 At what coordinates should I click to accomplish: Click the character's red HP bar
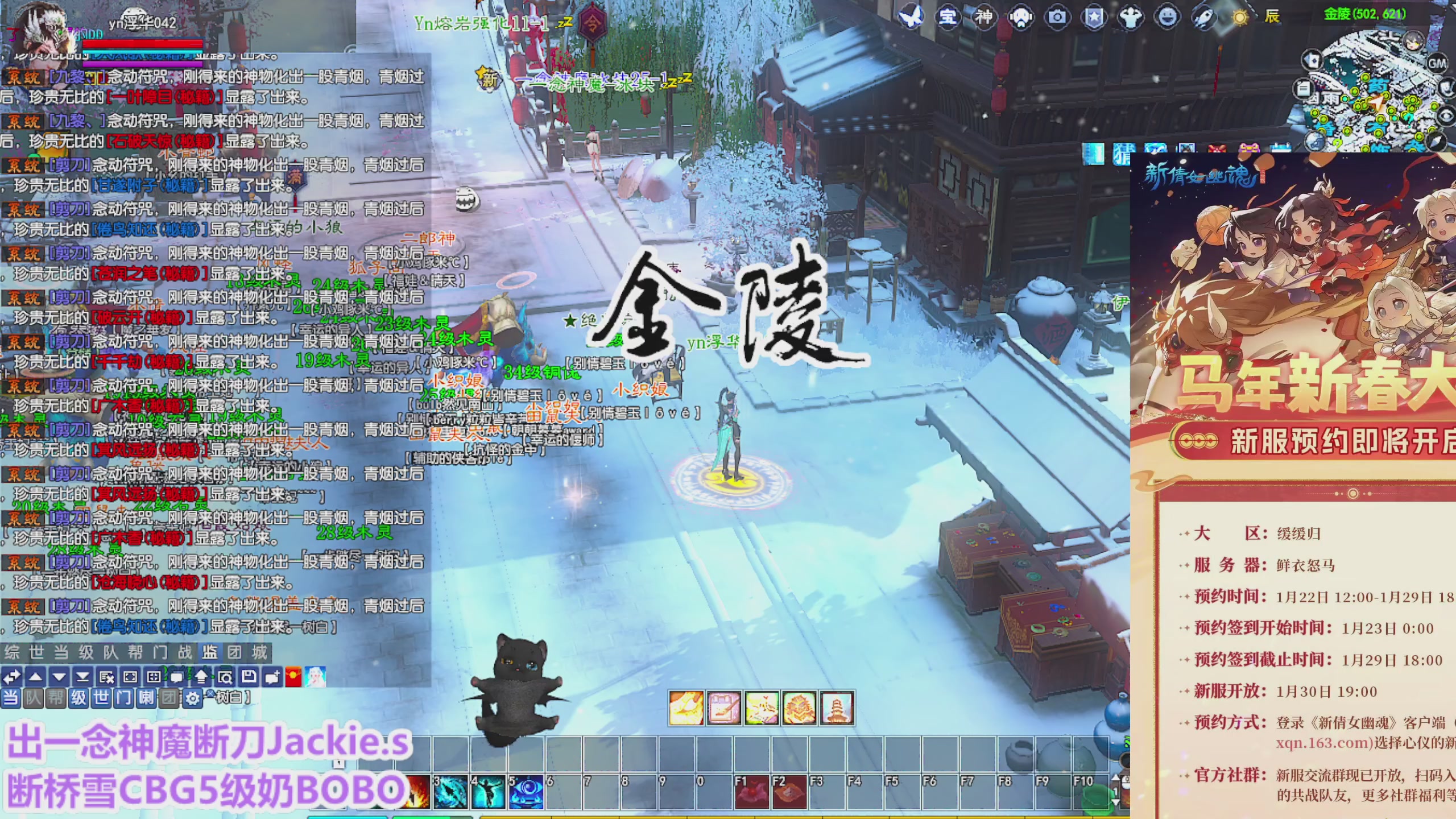(x=142, y=44)
